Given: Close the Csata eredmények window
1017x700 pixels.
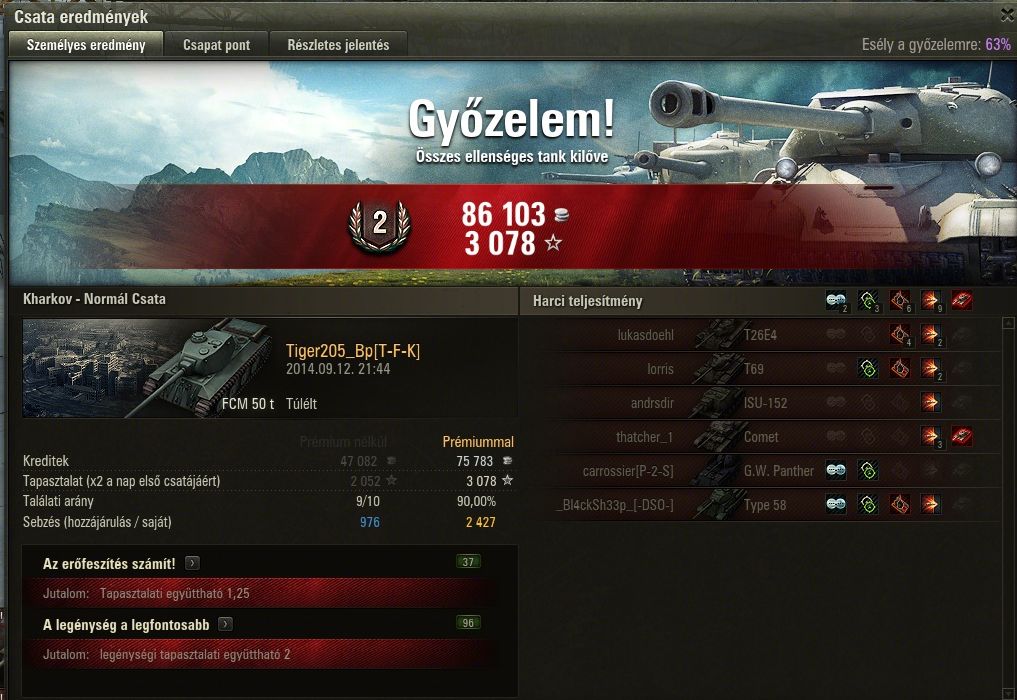Looking at the screenshot, I should pos(1006,15).
